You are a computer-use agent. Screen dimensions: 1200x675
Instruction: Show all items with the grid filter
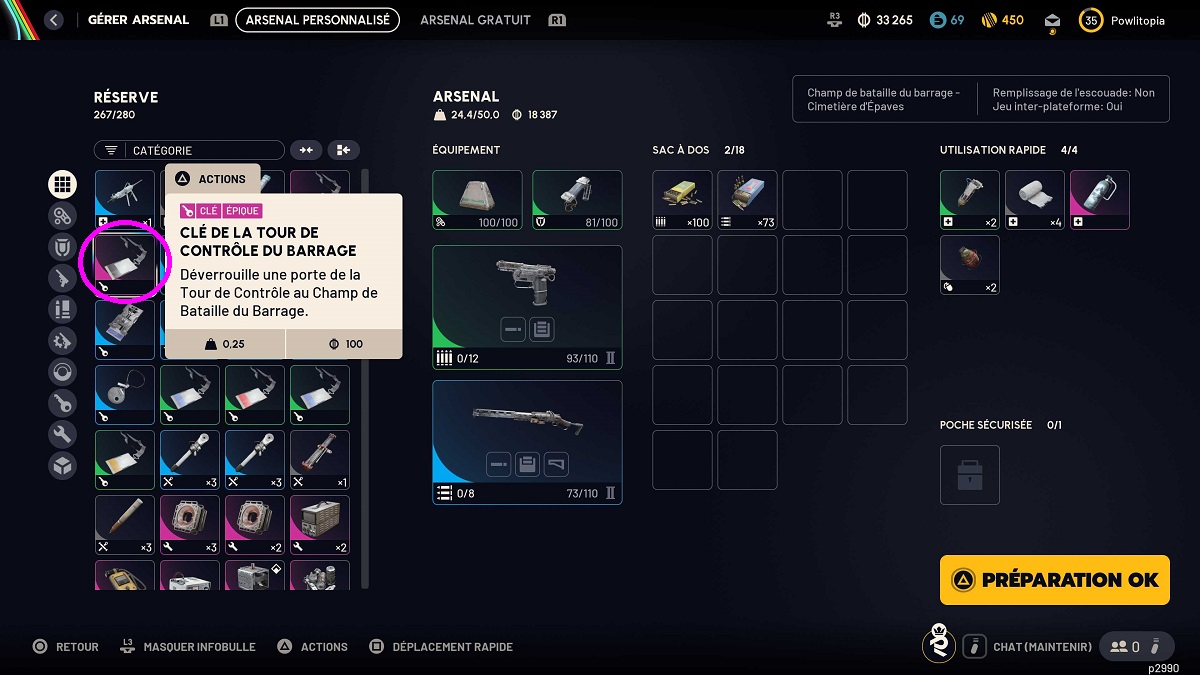pos(63,184)
